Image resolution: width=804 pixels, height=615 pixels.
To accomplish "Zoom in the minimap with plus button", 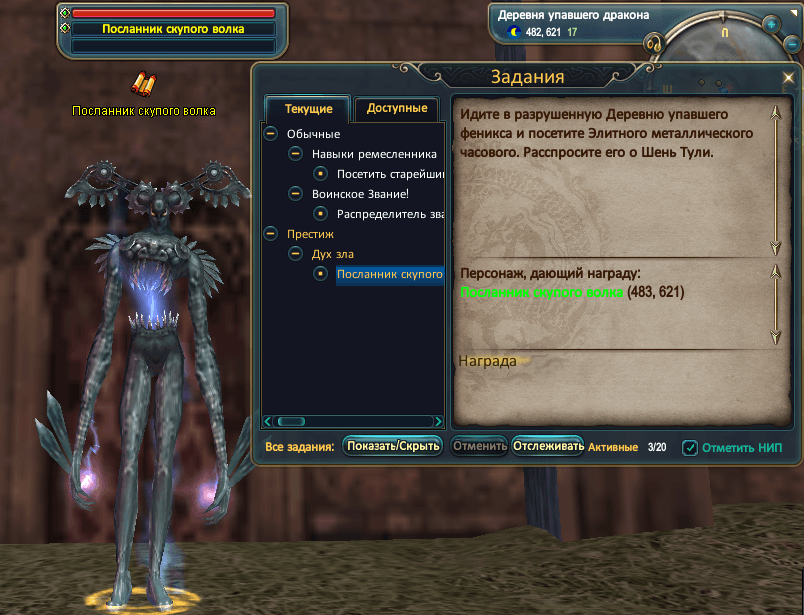I will [x=770, y=25].
